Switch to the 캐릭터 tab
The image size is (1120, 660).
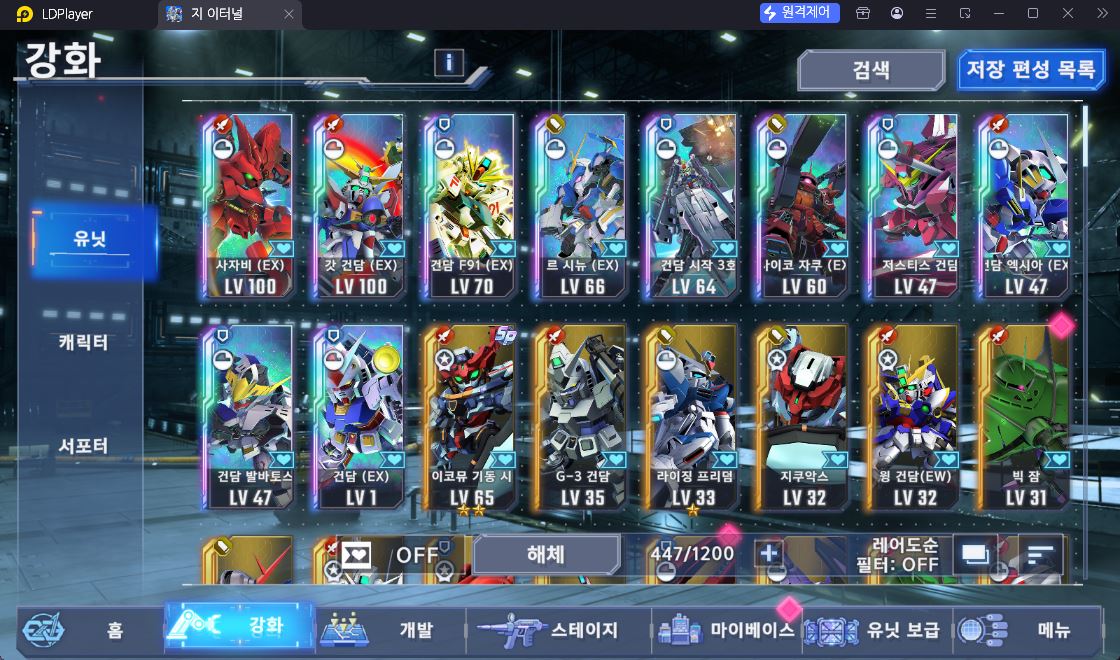pos(83,342)
